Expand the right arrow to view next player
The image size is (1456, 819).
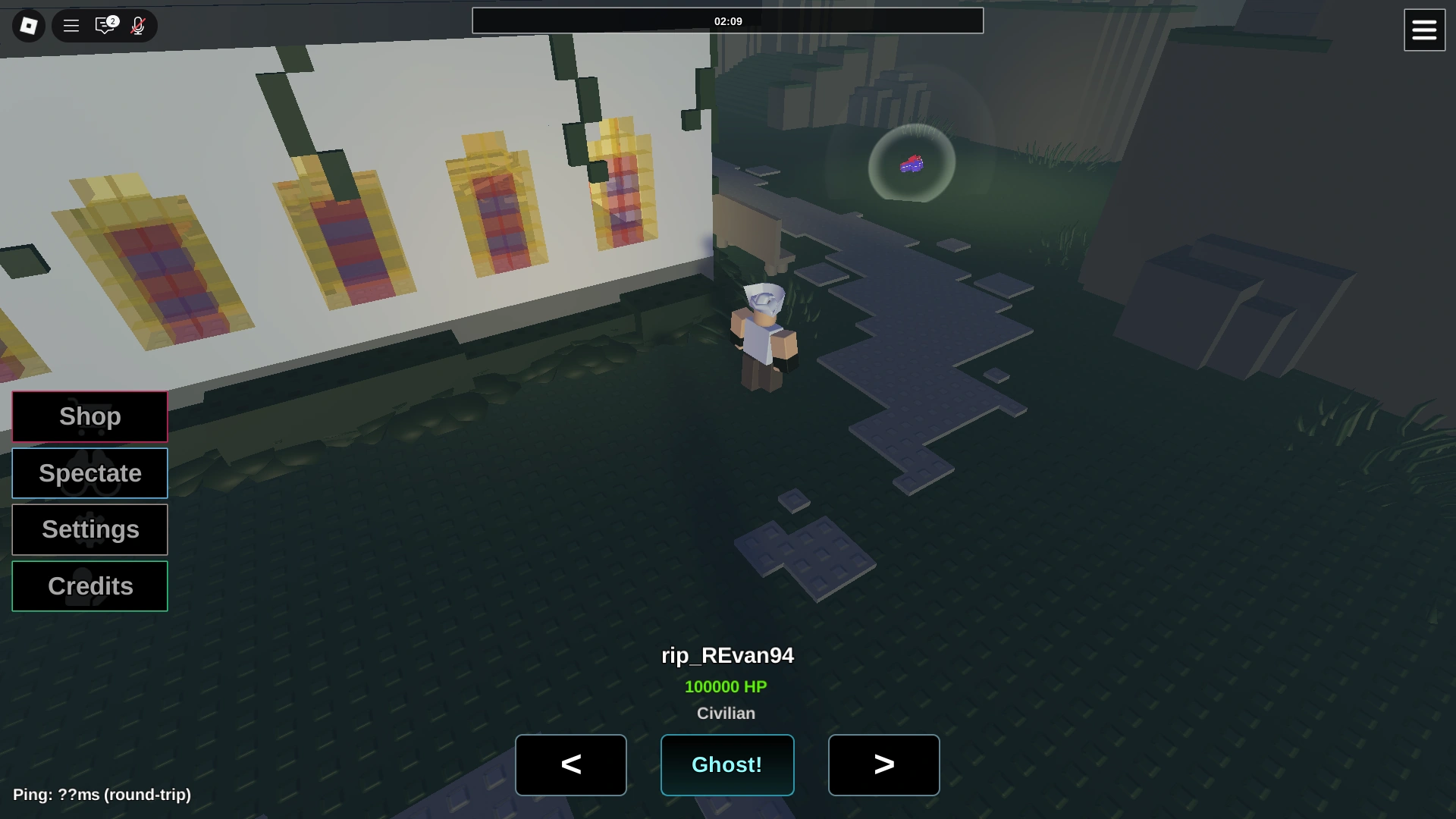883,764
